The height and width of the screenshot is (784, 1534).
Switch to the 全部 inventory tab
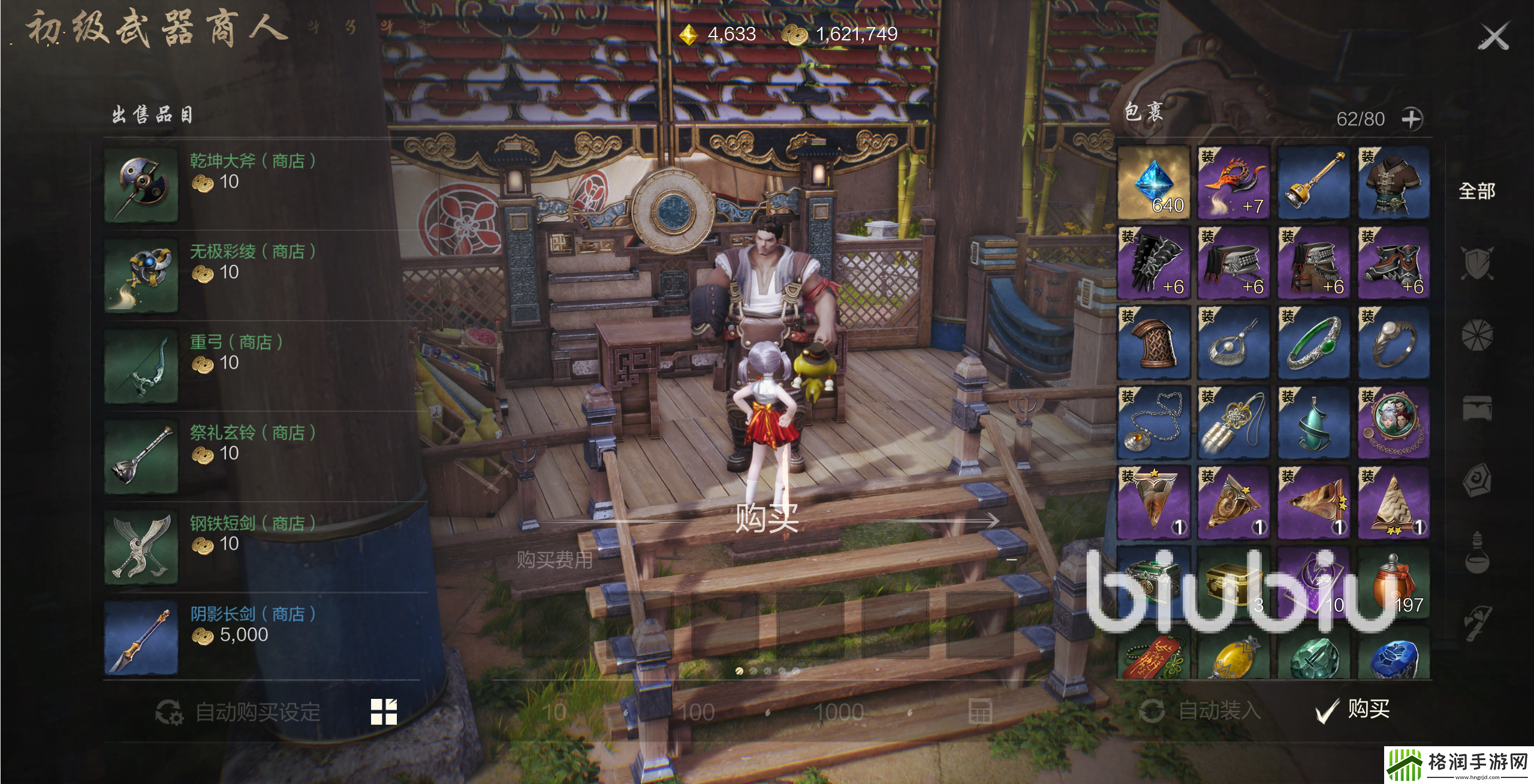[x=1476, y=191]
